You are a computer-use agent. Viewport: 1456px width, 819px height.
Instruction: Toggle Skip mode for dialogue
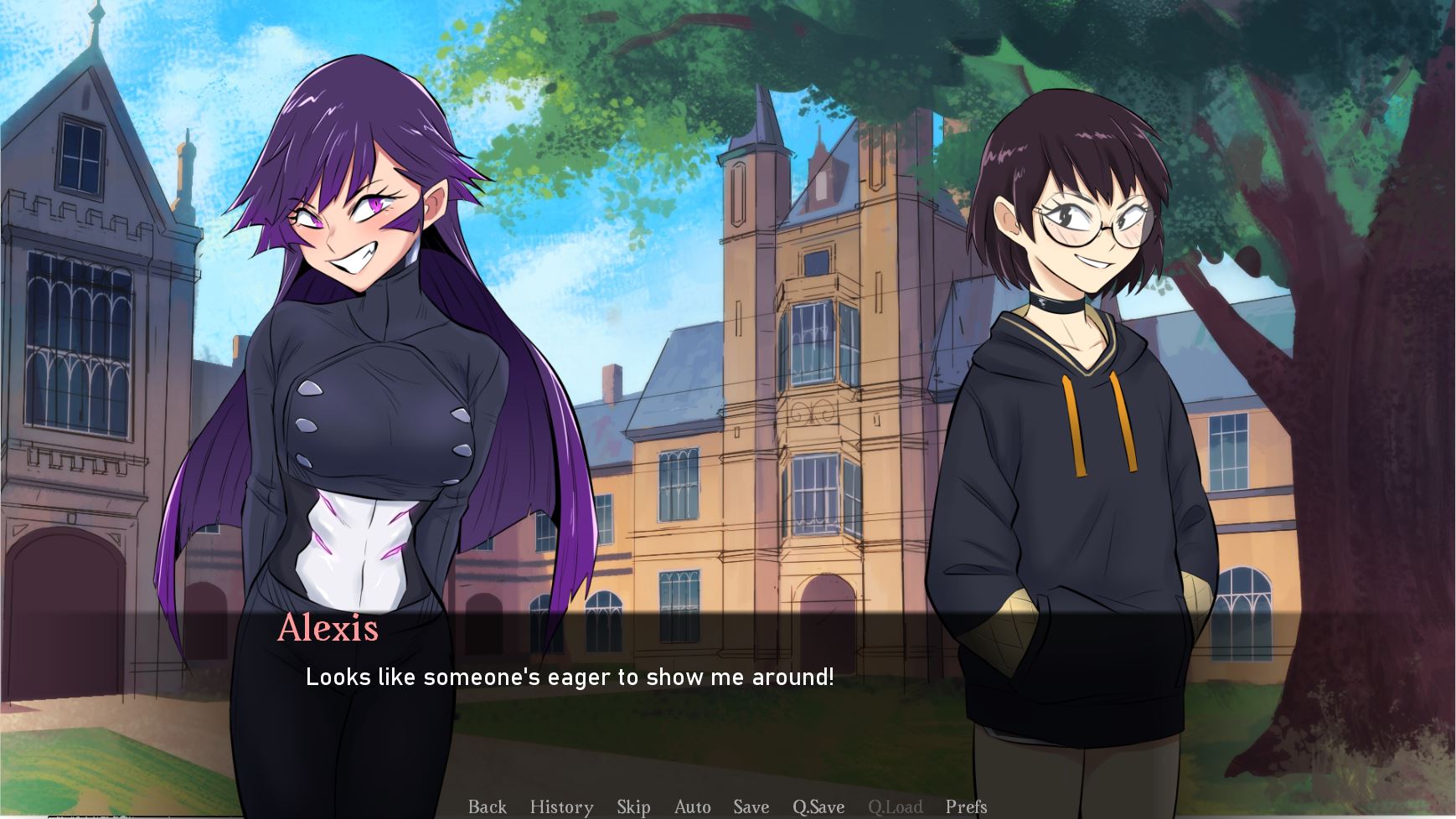coord(633,806)
